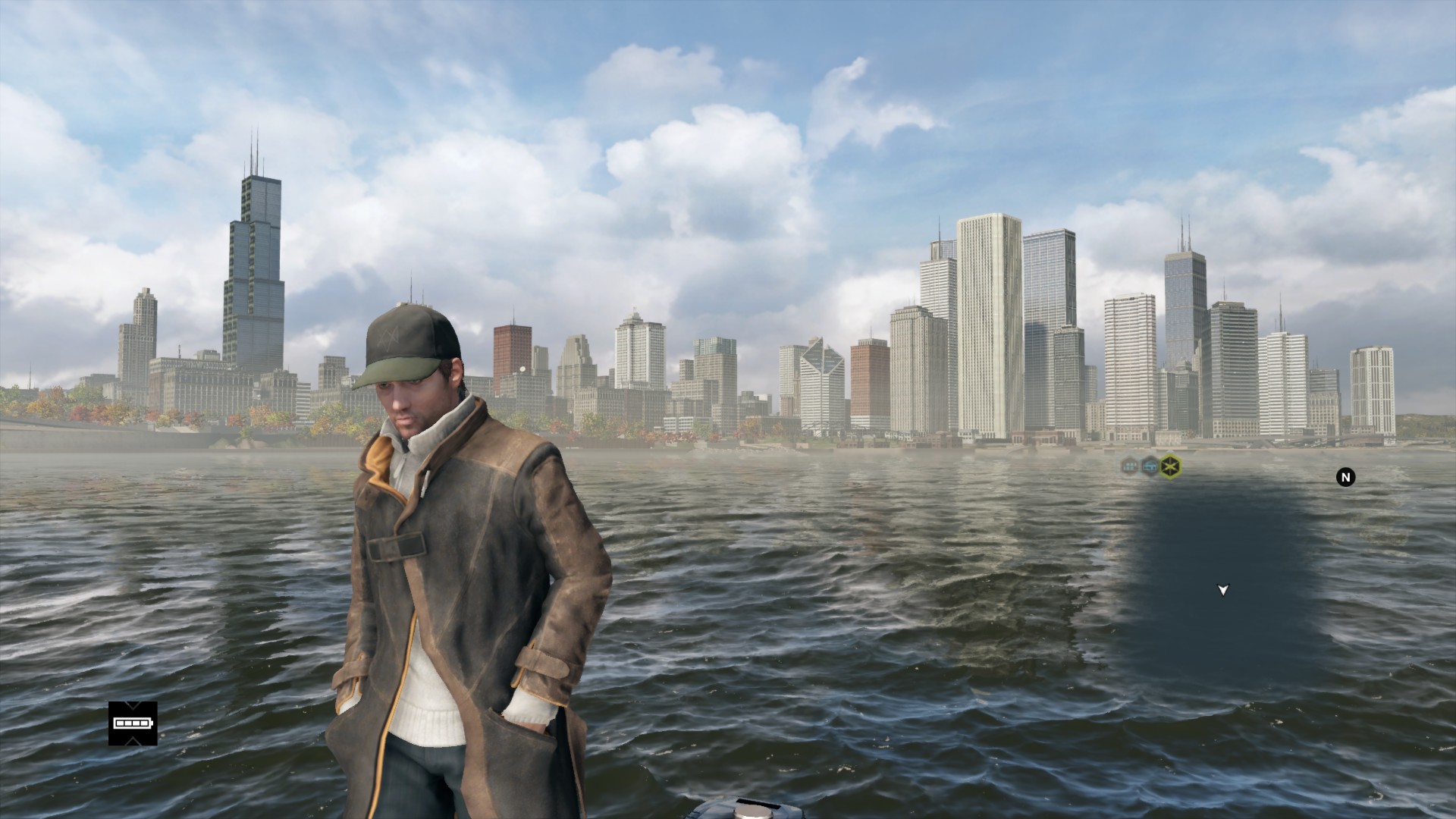Open the building hideout hexagon icon

pyautogui.click(x=1130, y=465)
